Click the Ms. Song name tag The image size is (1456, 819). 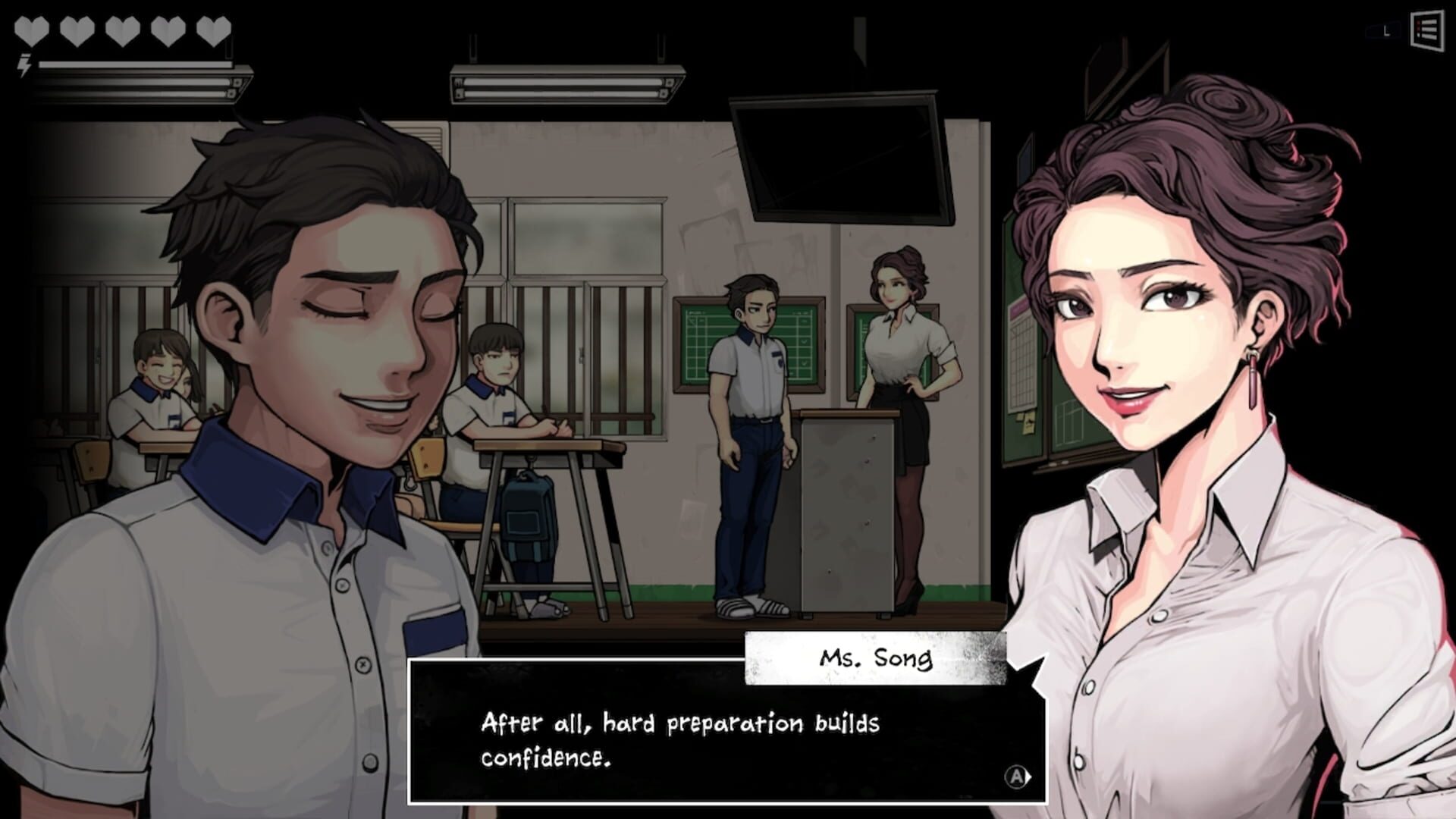pos(876,658)
